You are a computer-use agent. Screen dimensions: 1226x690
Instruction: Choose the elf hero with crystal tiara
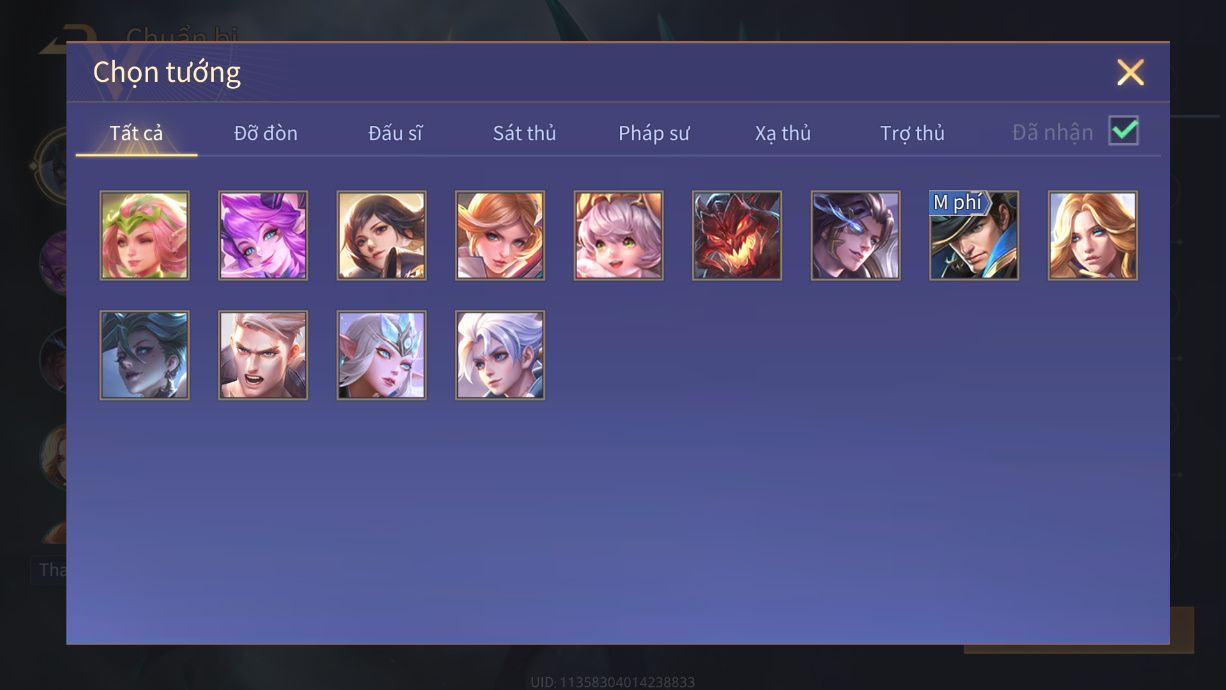381,355
